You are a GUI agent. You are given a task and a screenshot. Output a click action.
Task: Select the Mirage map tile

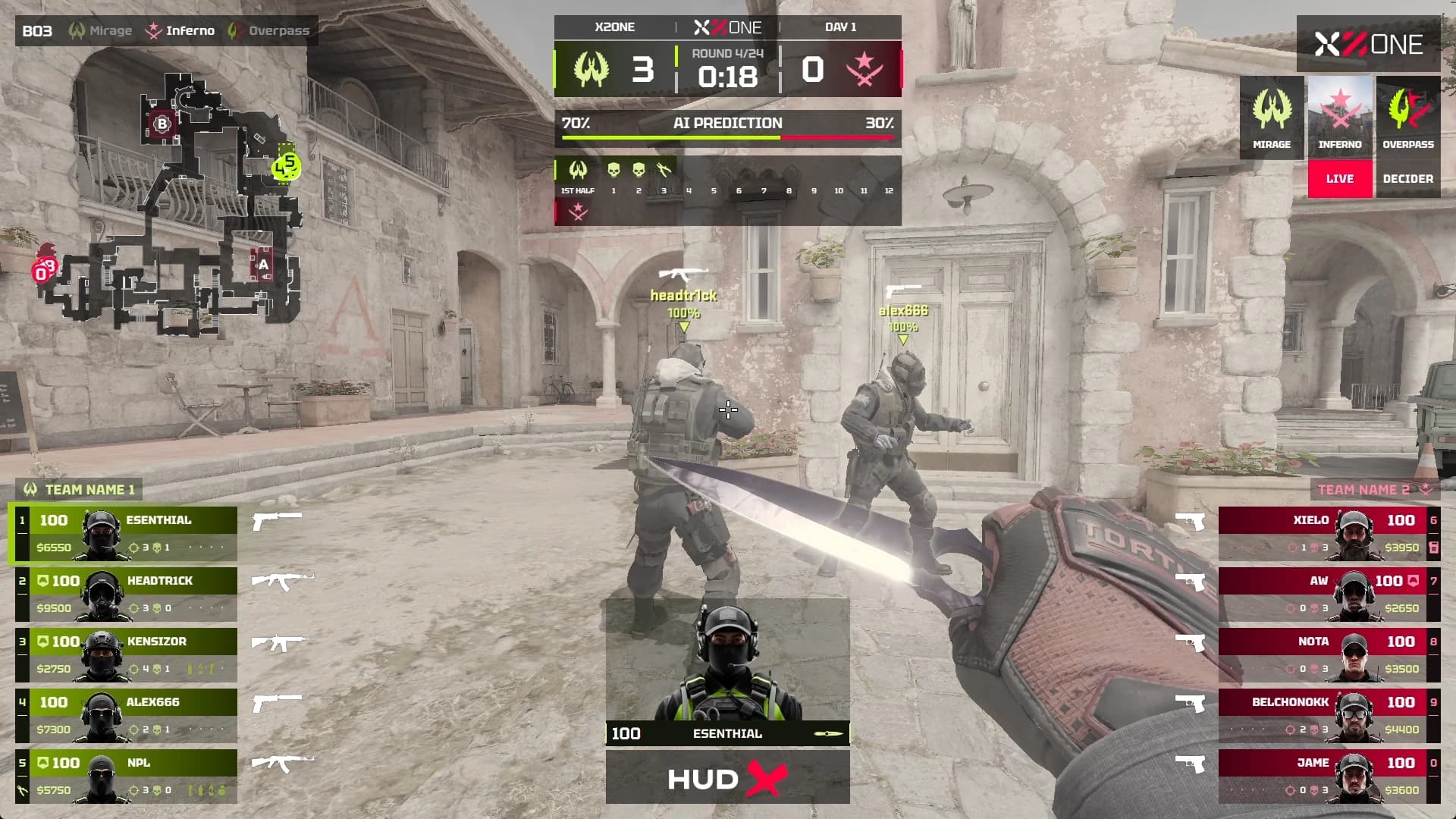click(x=1272, y=118)
